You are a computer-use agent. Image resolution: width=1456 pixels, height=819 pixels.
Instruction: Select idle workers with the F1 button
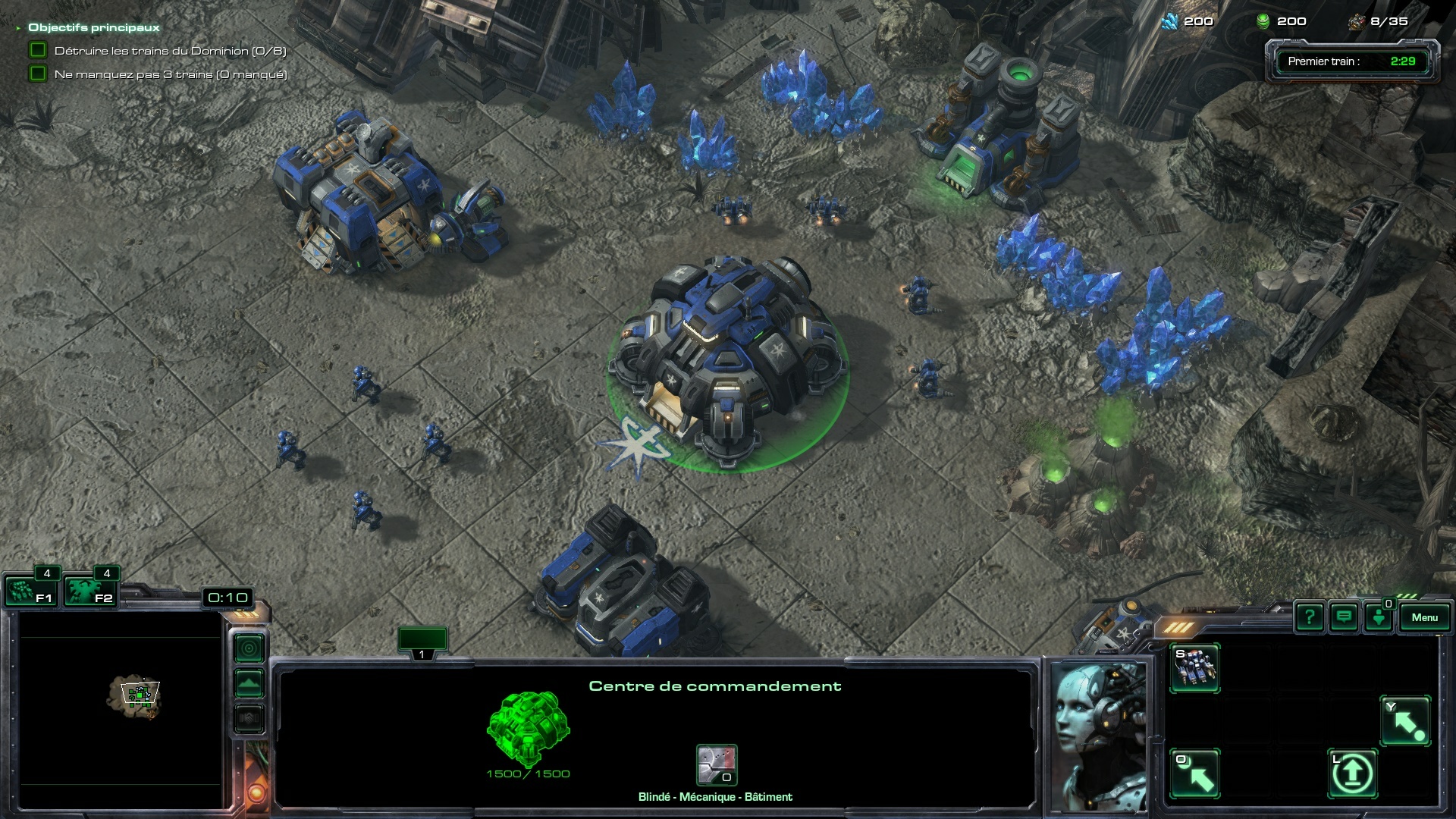tap(30, 591)
